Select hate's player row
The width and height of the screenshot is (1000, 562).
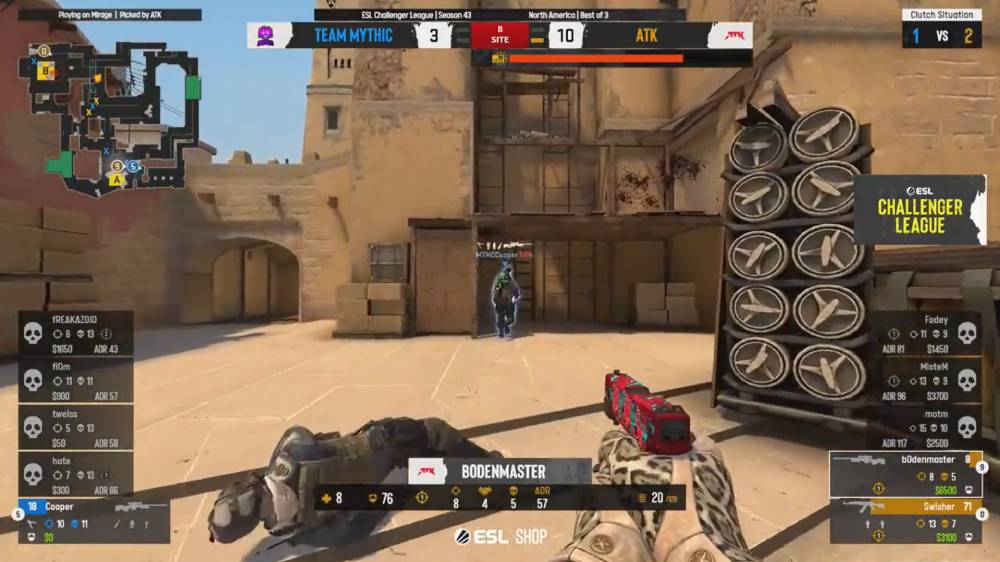coord(76,474)
